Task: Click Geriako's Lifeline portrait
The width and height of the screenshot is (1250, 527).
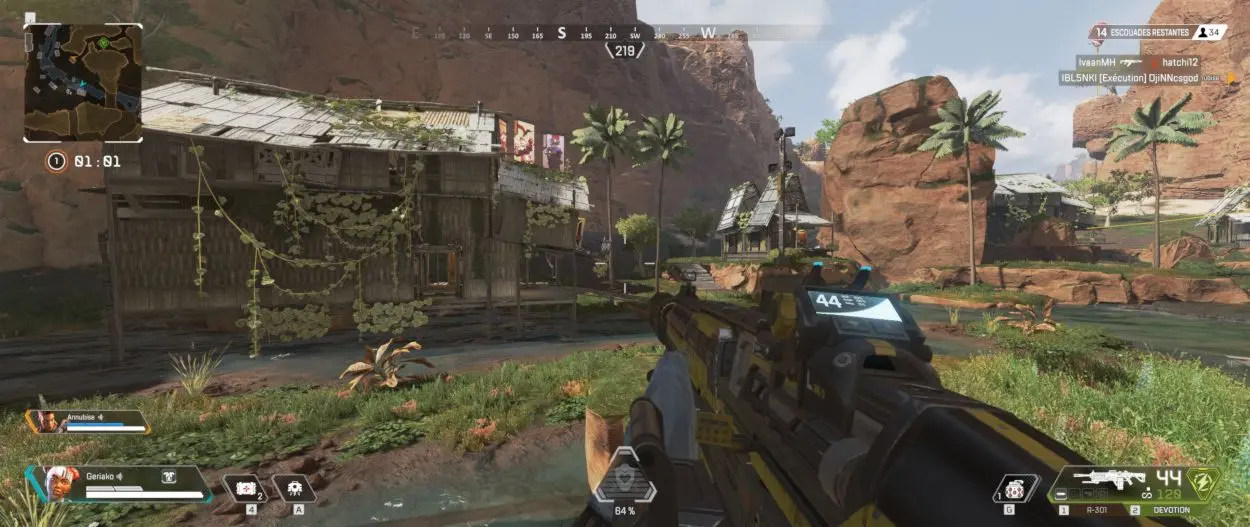Action: pyautogui.click(x=49, y=482)
